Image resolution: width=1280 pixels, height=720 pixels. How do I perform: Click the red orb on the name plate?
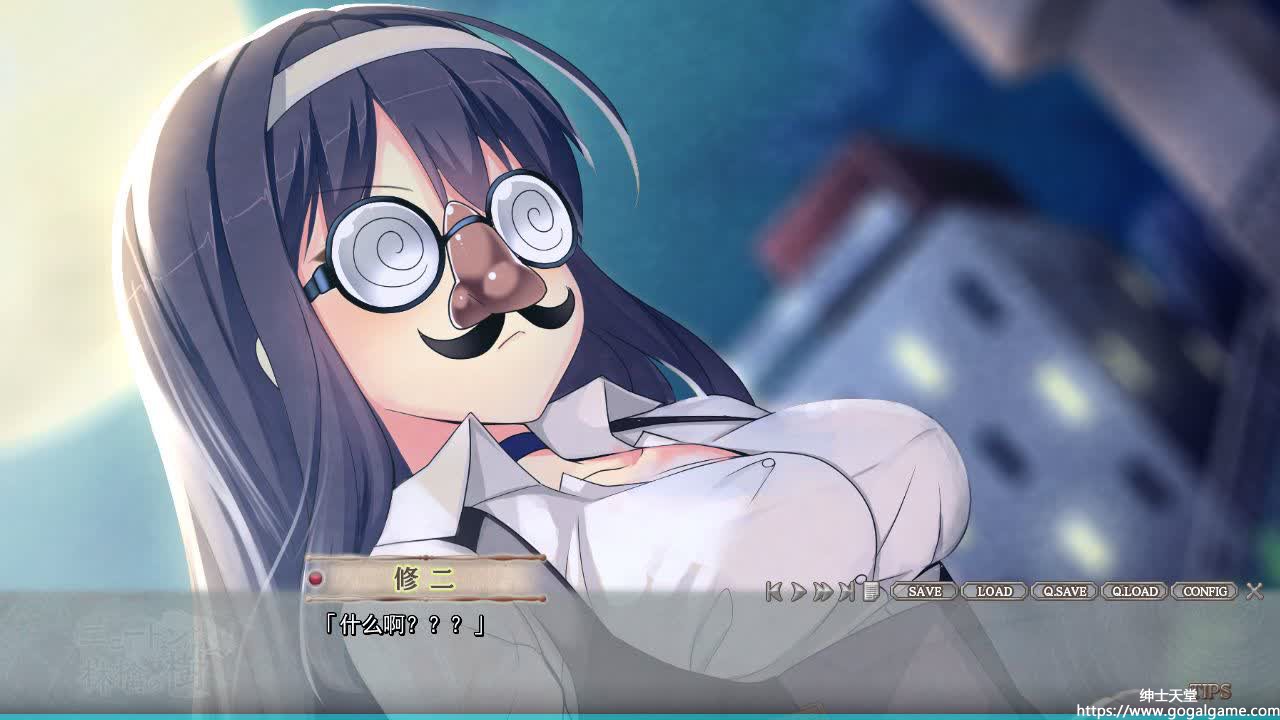(x=316, y=578)
